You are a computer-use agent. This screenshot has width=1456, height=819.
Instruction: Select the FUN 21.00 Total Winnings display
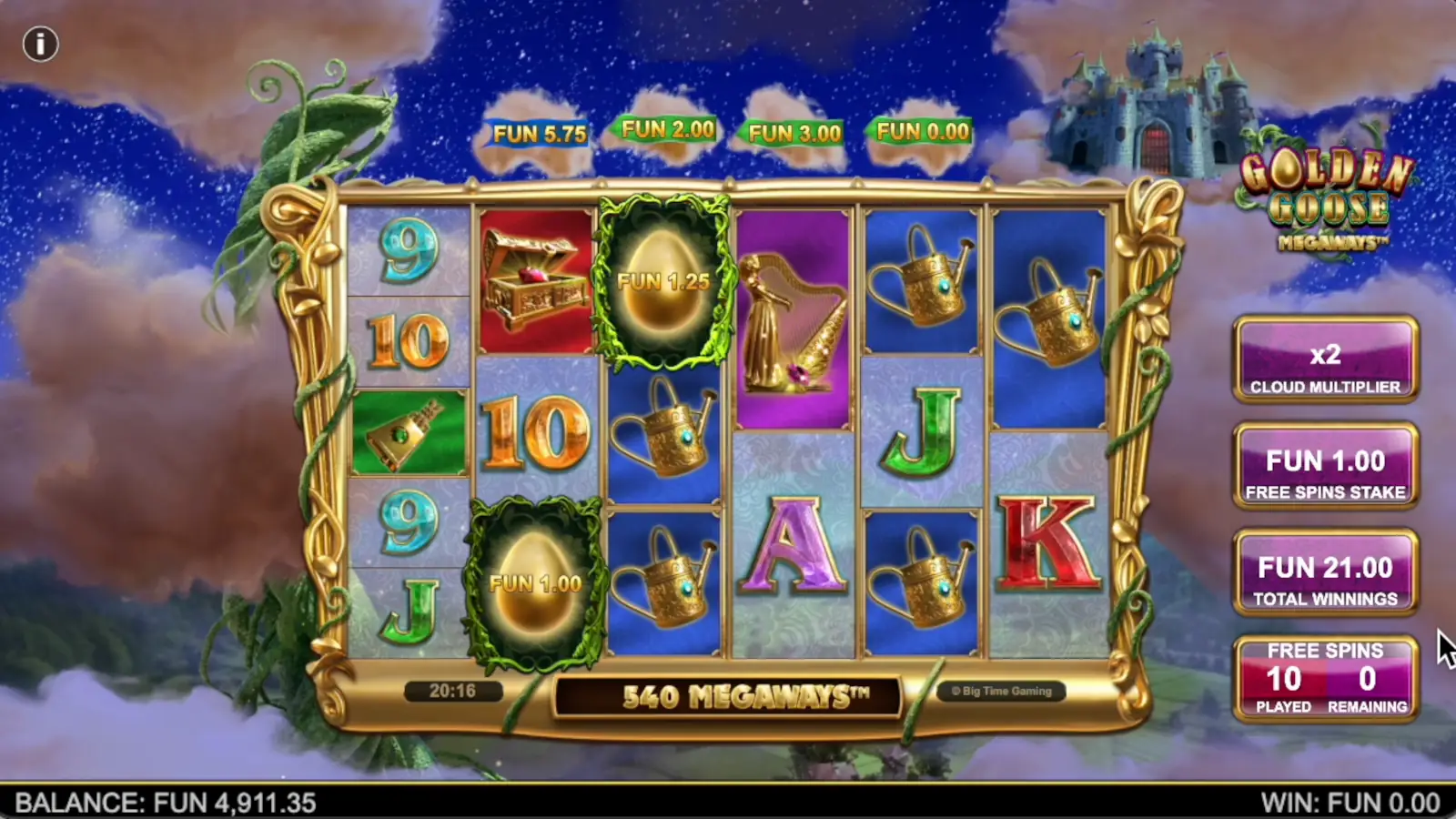[1326, 575]
